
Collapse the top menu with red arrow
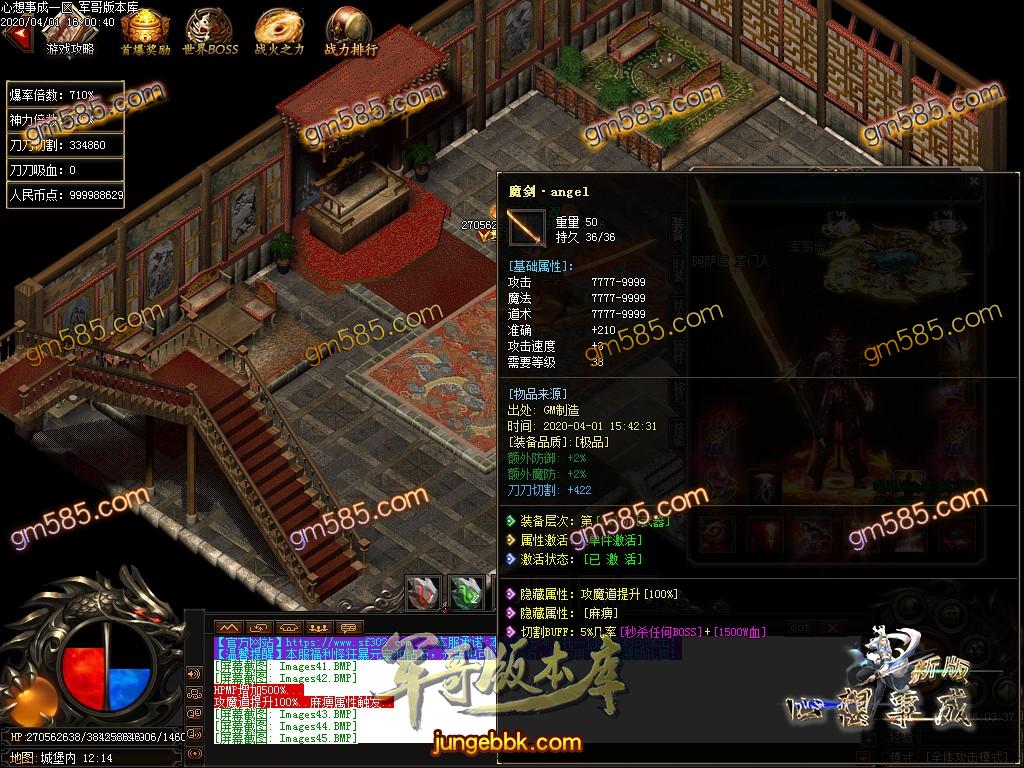click(17, 36)
